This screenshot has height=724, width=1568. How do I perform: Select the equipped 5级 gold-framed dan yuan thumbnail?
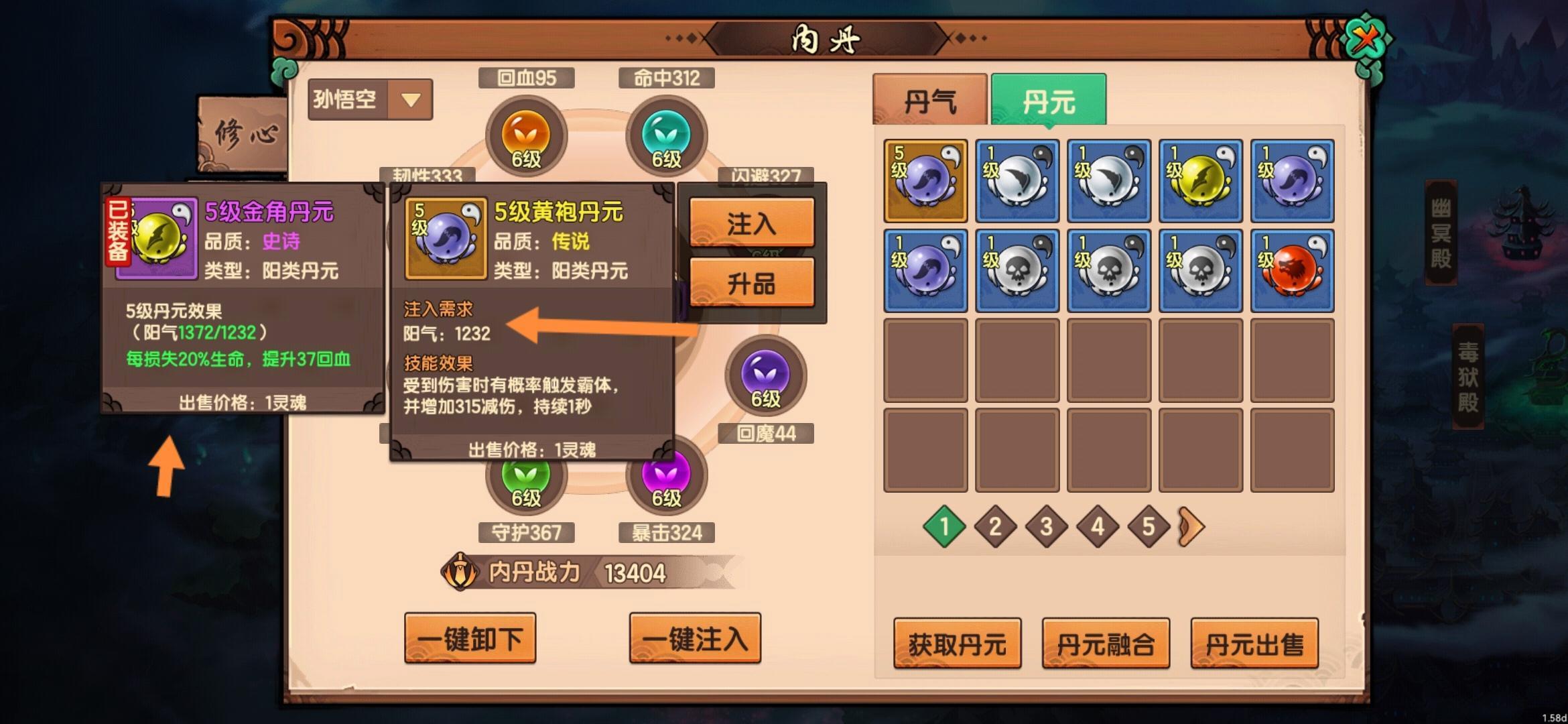click(x=925, y=180)
